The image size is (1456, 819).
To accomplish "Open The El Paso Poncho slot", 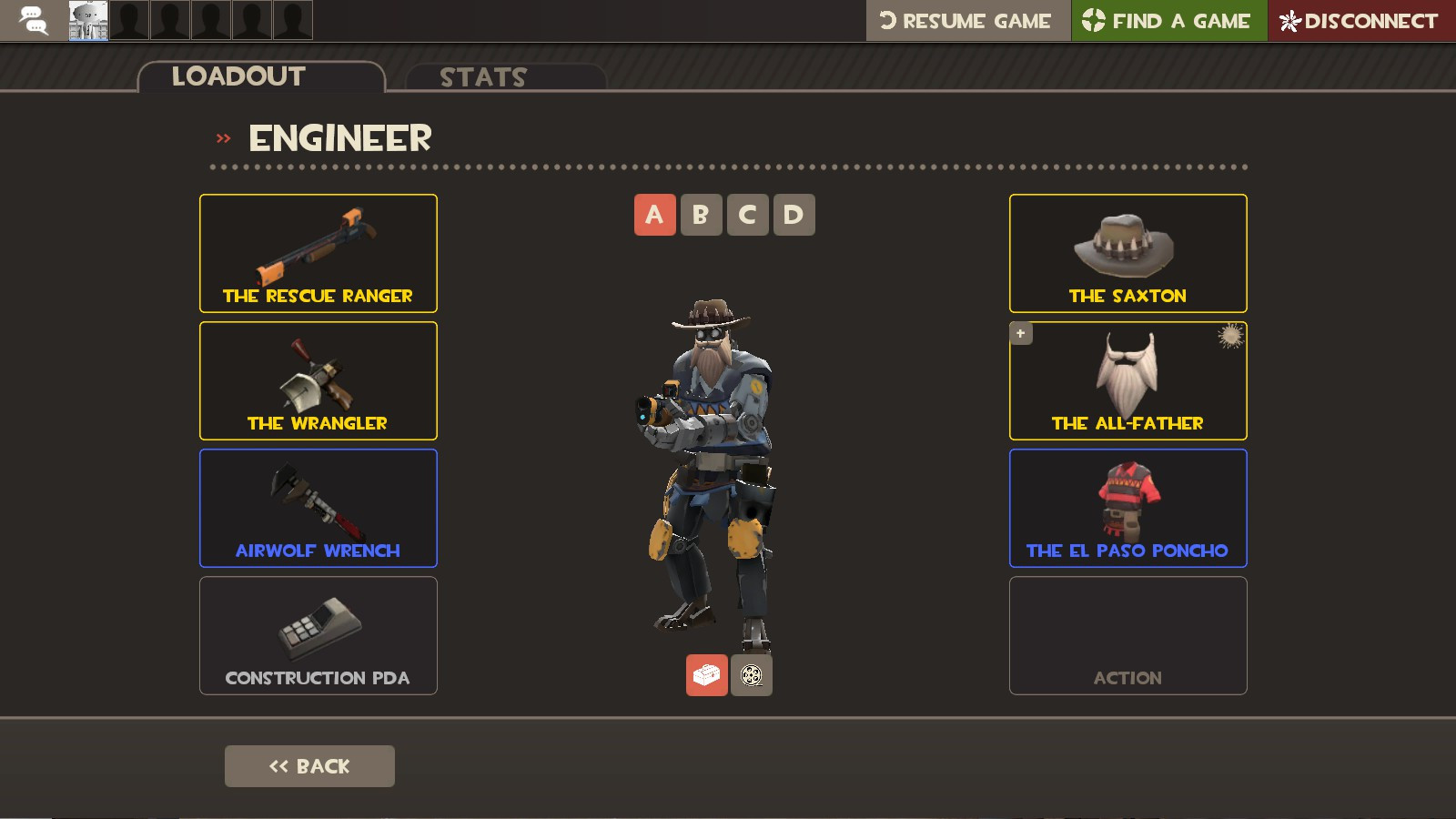I will tap(1127, 508).
